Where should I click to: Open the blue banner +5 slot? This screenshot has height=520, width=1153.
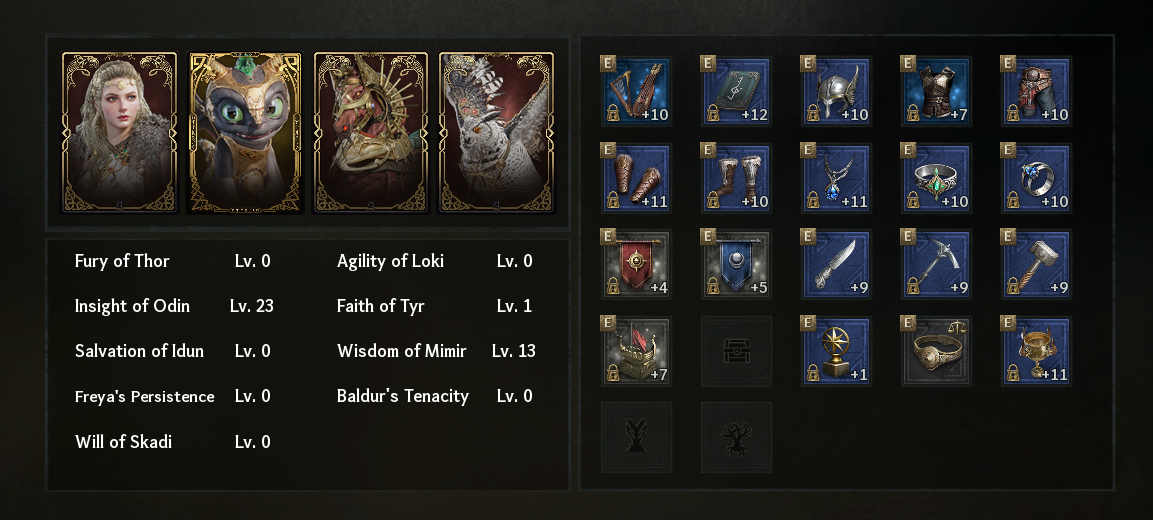click(x=736, y=265)
